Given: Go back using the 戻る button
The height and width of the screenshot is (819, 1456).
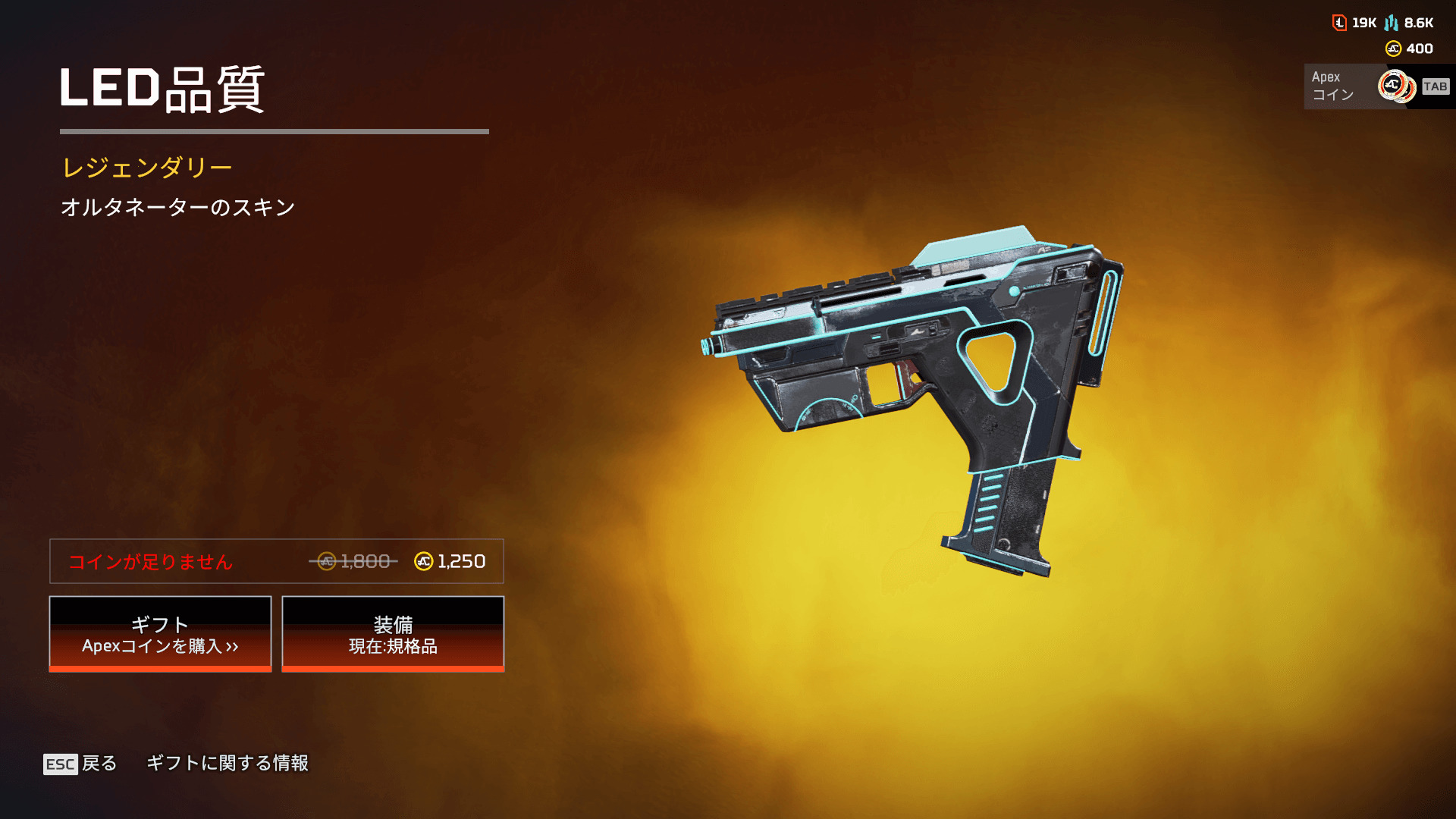Looking at the screenshot, I should pos(81,763).
